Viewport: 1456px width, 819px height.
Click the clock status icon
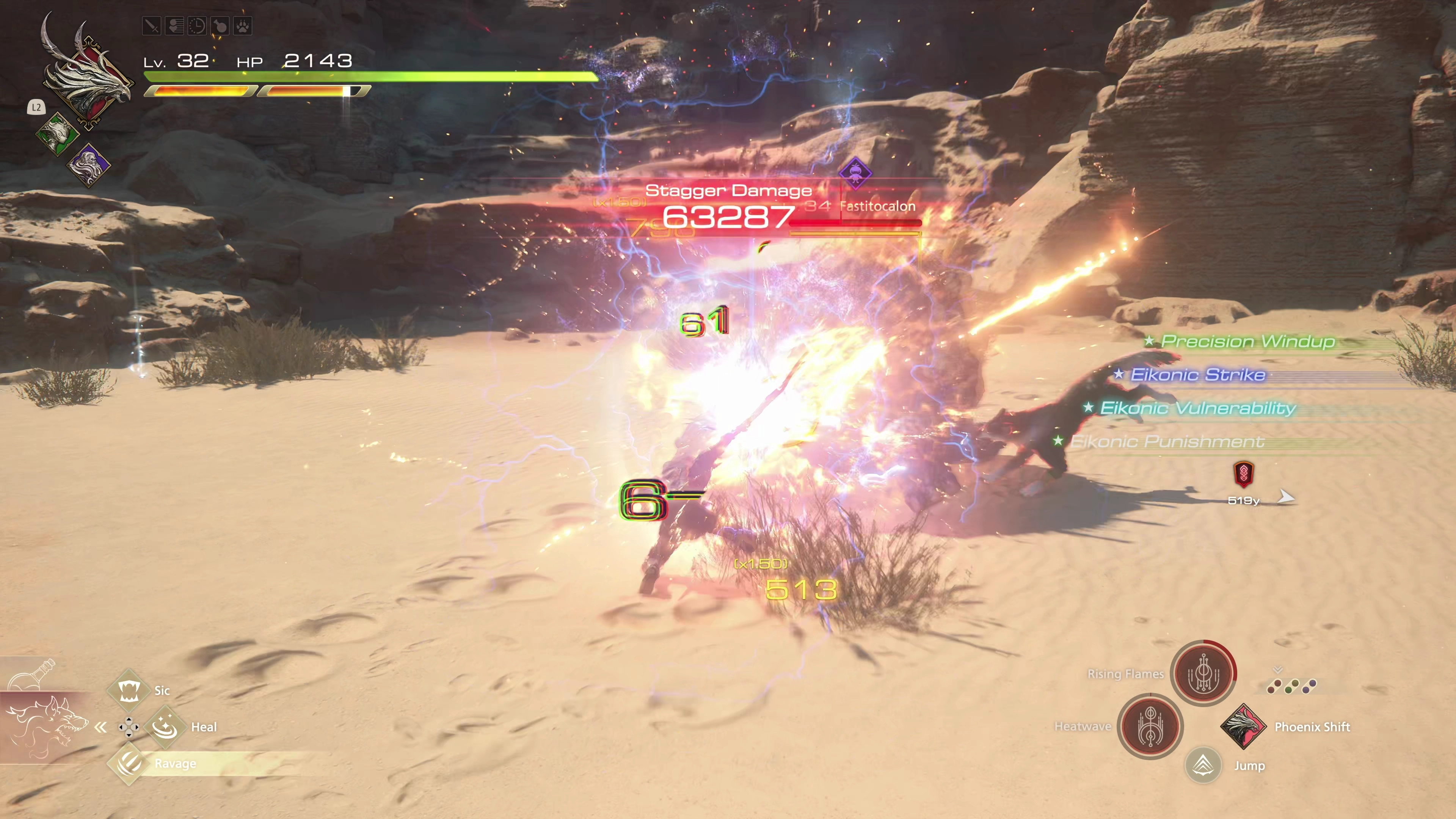pos(197,26)
